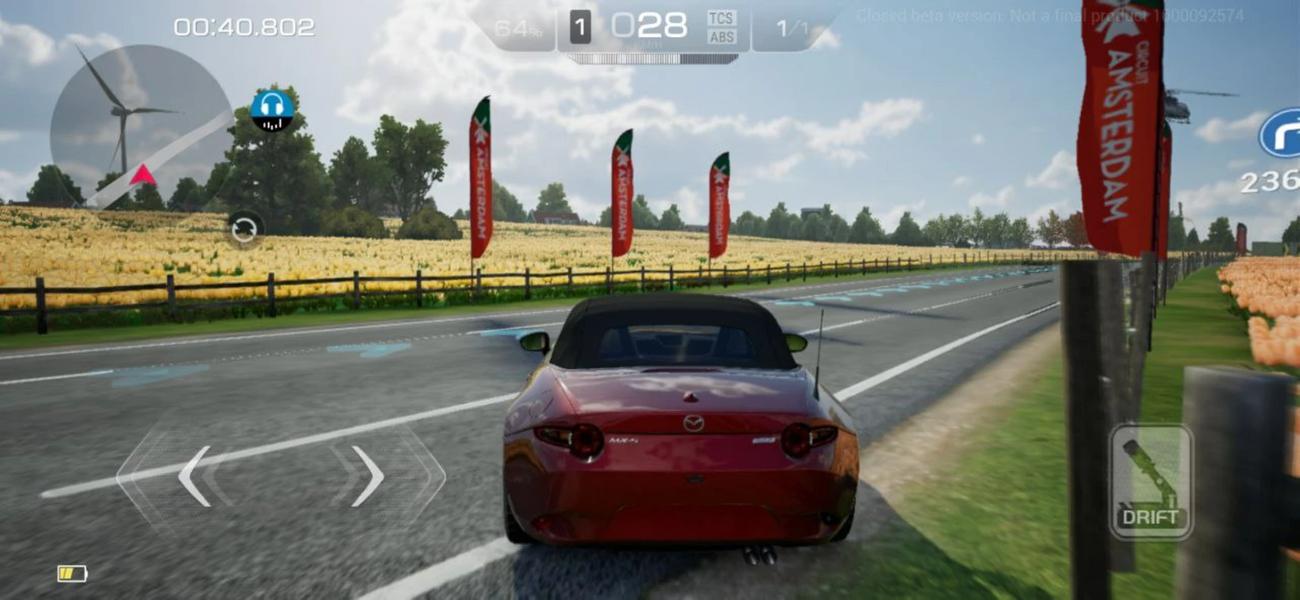The width and height of the screenshot is (1300, 600).
Task: Steer left with the left arrow
Action: [x=194, y=476]
